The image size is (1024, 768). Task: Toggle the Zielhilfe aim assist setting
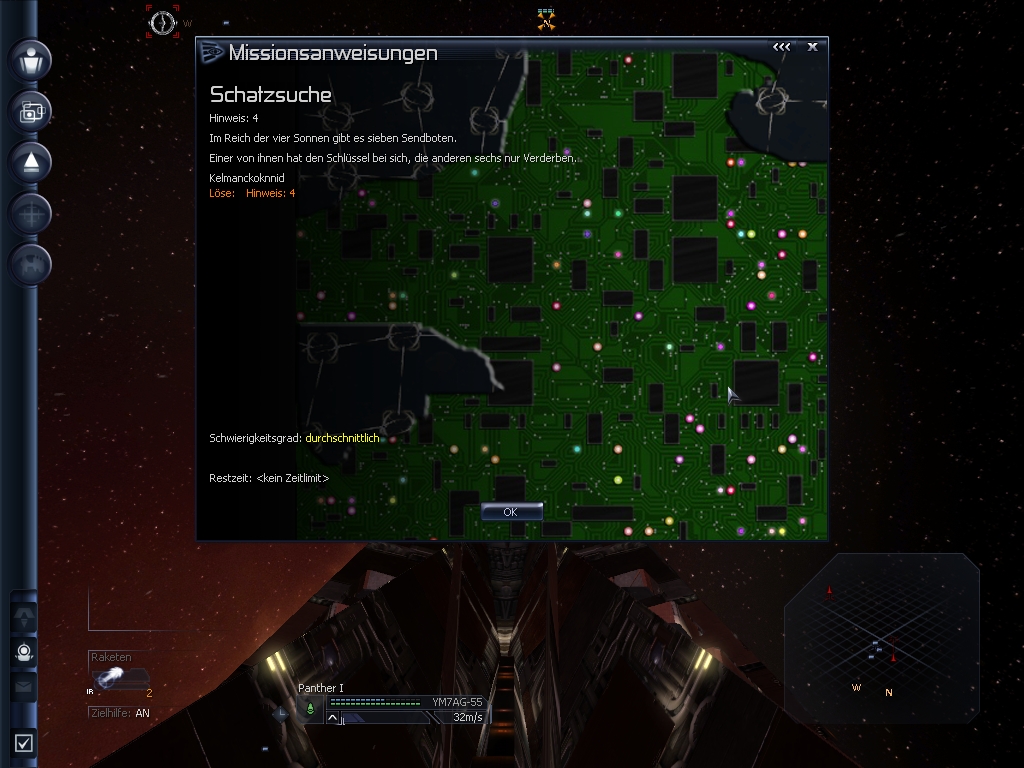pyautogui.click(x=119, y=713)
